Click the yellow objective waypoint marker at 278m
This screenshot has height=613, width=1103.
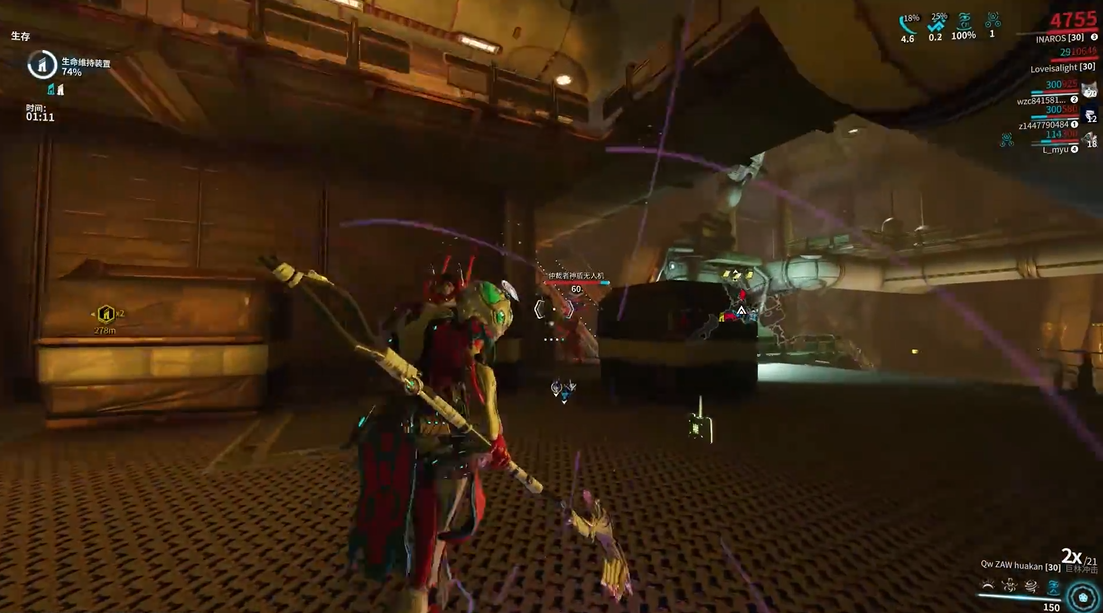(105, 313)
